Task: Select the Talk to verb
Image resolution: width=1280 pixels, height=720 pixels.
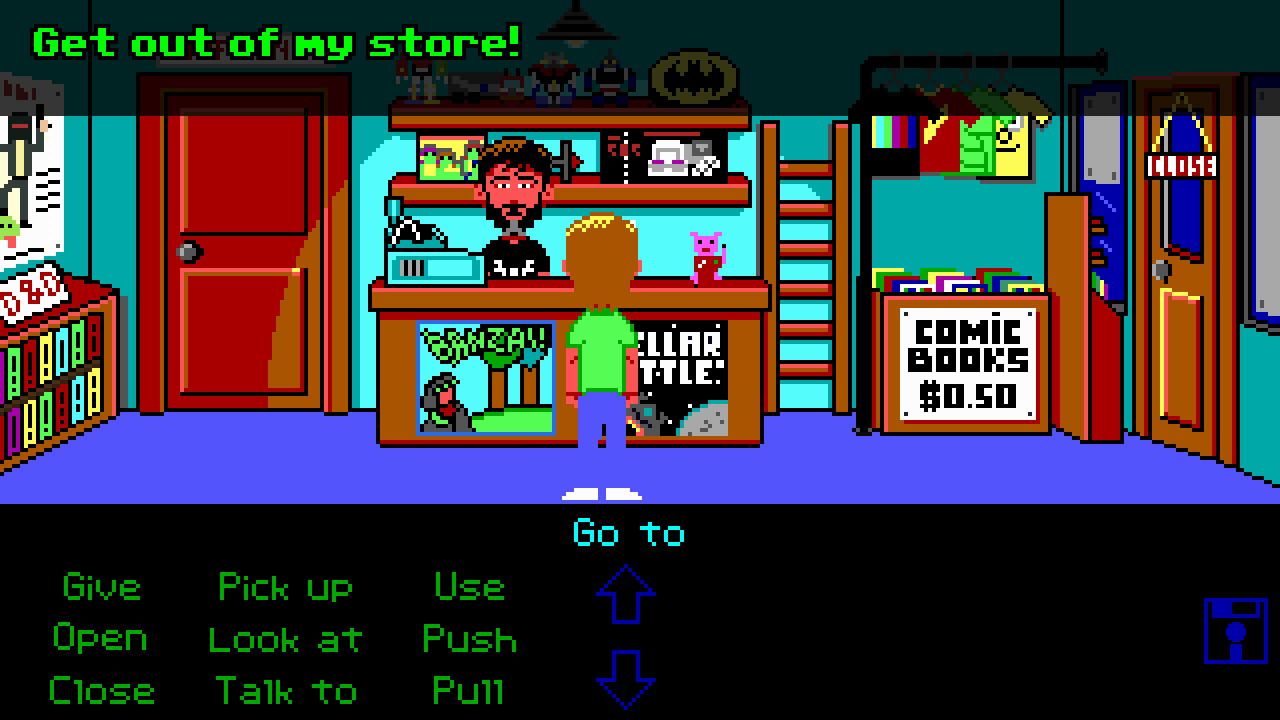Action: (290, 691)
